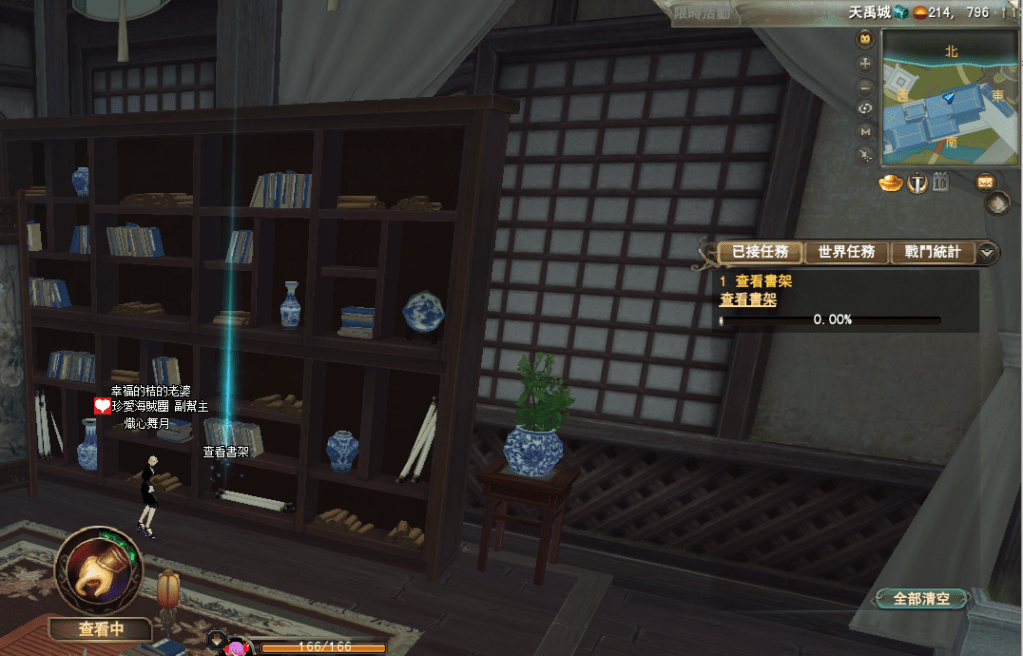This screenshot has width=1023, height=656.
Task: Click the teal chest icon beside 天禹城
Action: click(x=901, y=12)
